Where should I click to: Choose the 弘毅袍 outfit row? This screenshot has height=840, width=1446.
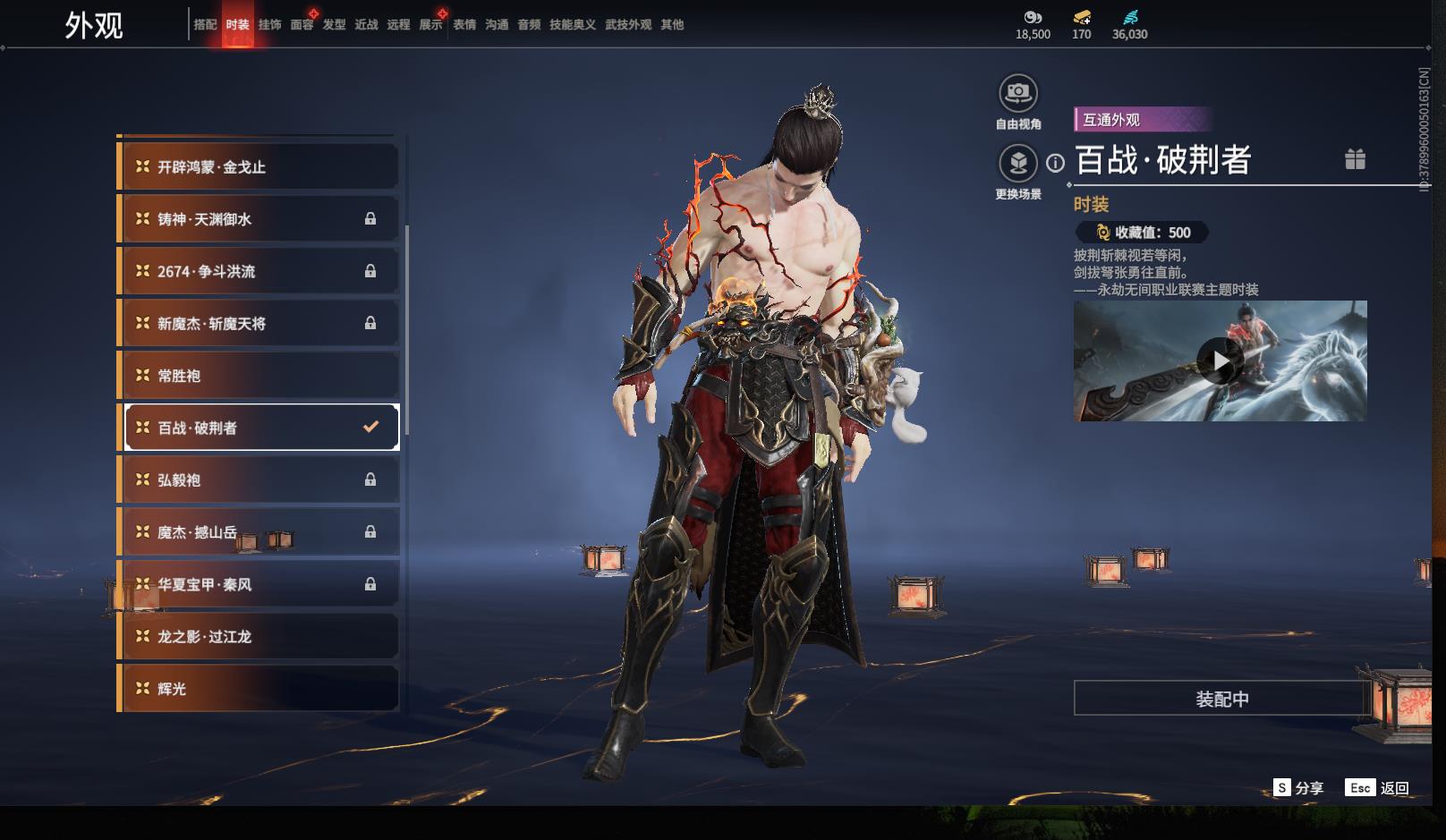click(x=259, y=480)
